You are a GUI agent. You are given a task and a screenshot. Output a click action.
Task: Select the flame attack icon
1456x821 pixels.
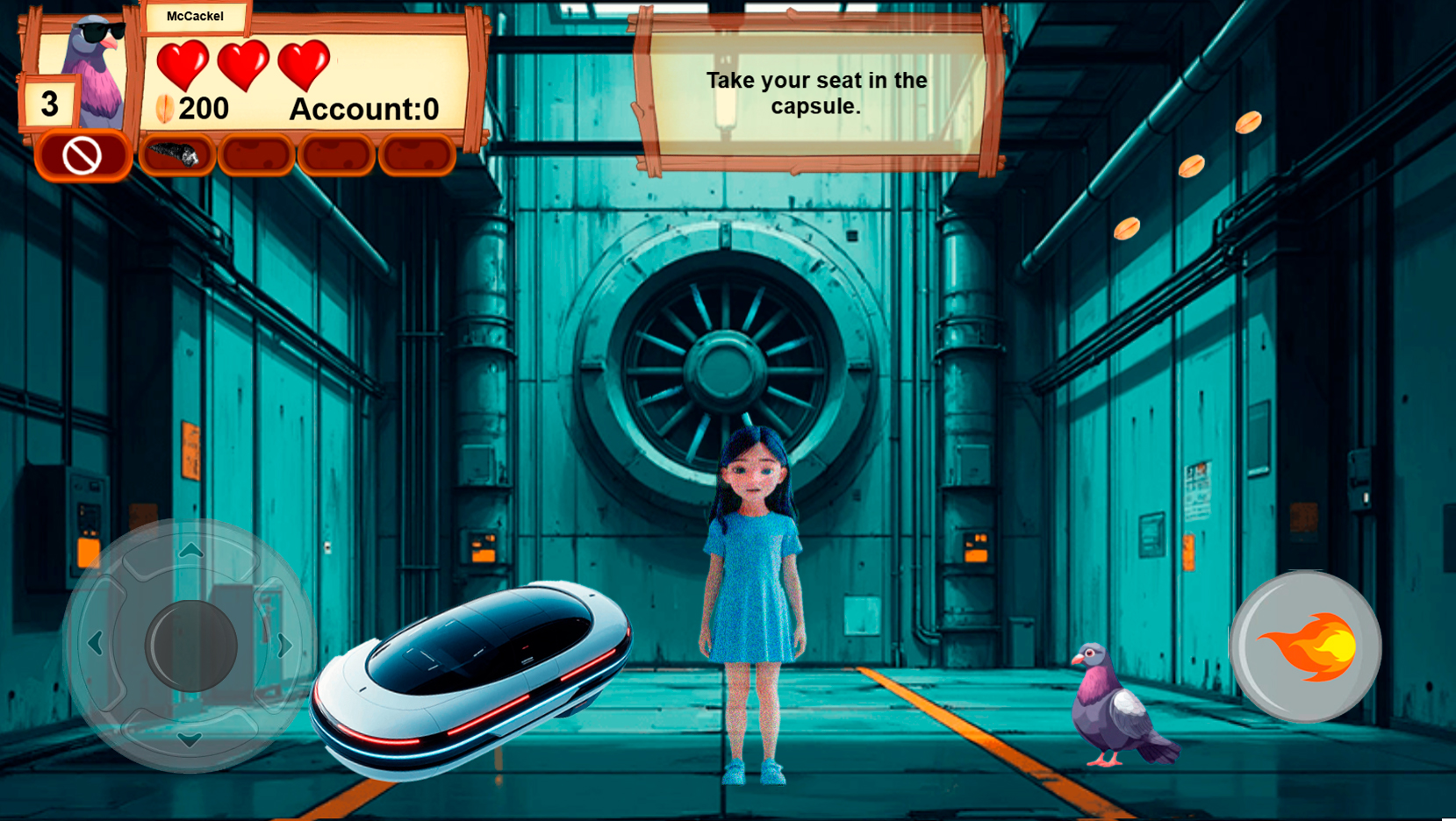1307,646
